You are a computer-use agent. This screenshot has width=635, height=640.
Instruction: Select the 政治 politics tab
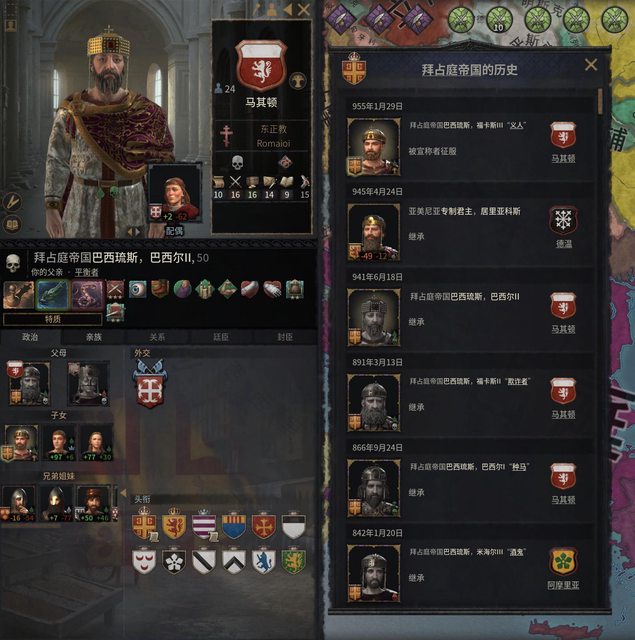tap(30, 337)
